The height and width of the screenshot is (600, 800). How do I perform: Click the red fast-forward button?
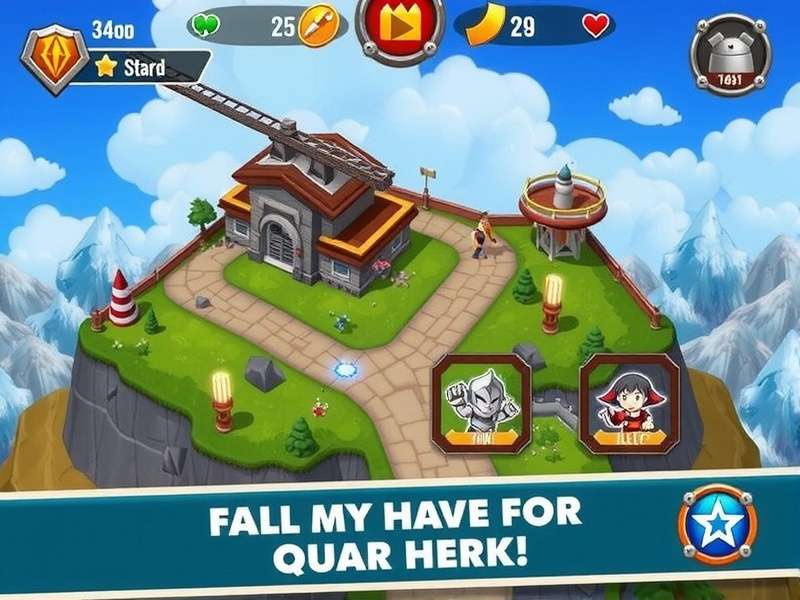(x=401, y=25)
